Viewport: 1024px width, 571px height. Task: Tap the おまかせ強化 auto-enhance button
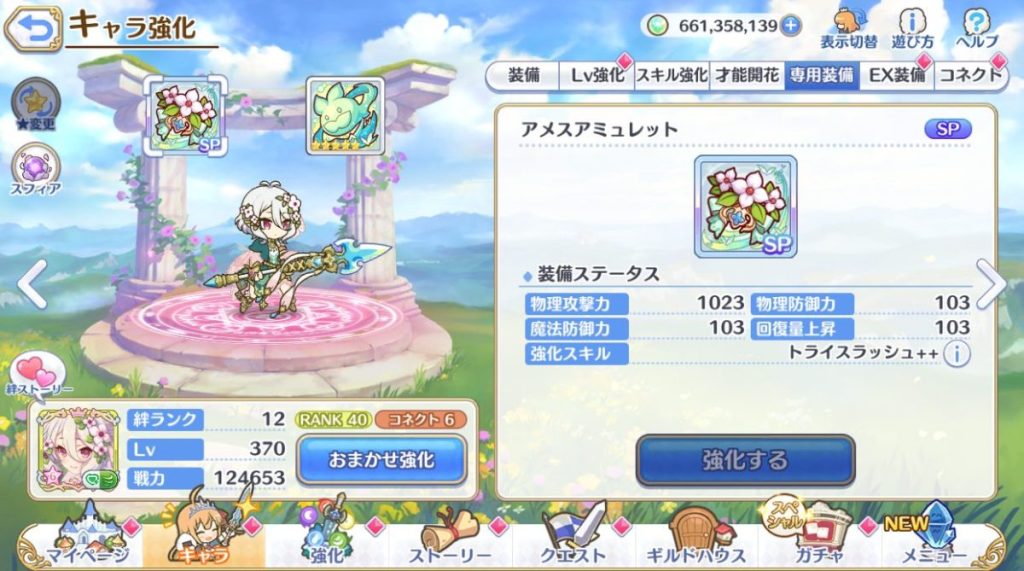(381, 460)
